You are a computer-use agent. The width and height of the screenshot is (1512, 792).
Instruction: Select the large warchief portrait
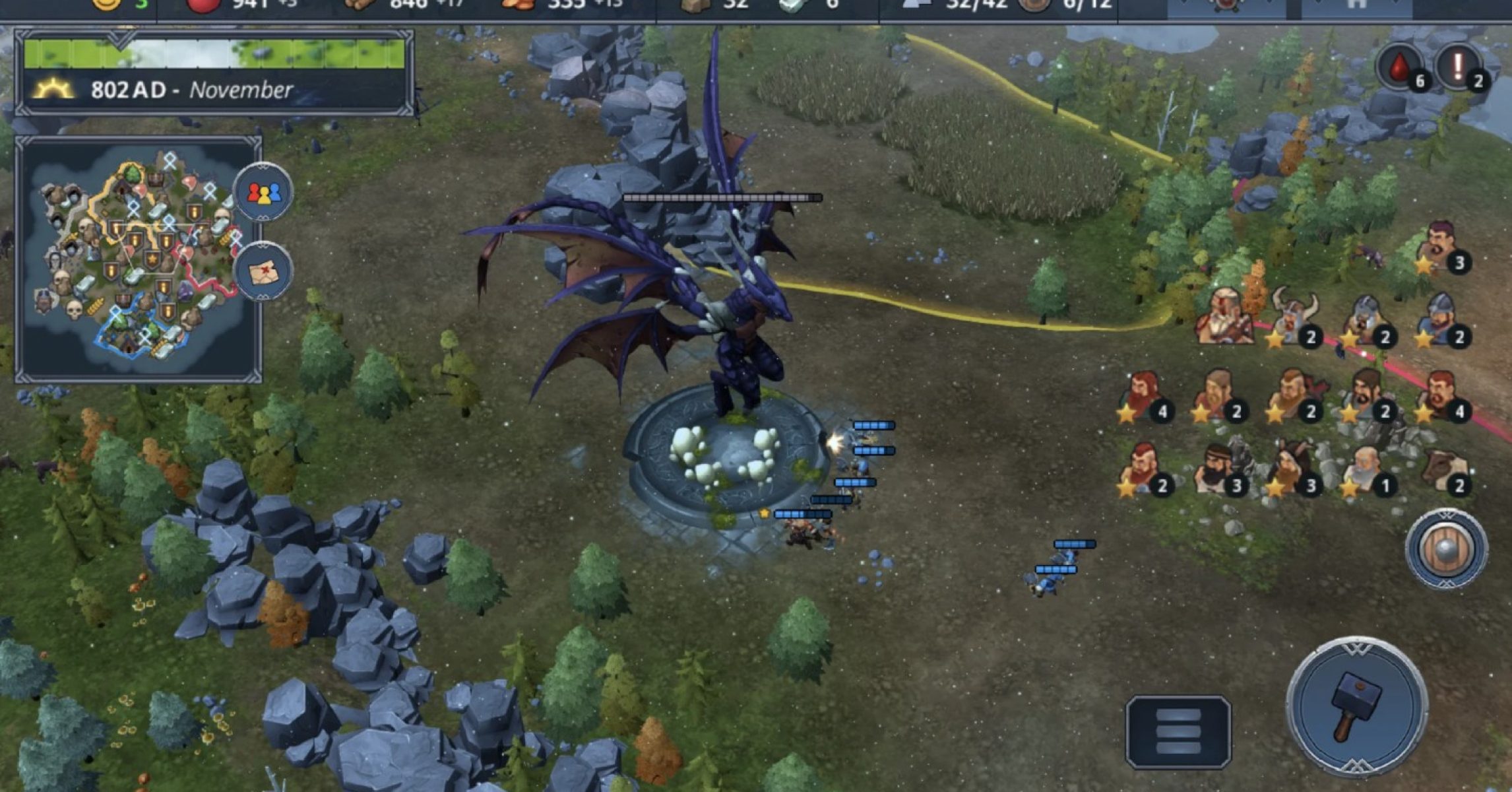pos(1226,317)
